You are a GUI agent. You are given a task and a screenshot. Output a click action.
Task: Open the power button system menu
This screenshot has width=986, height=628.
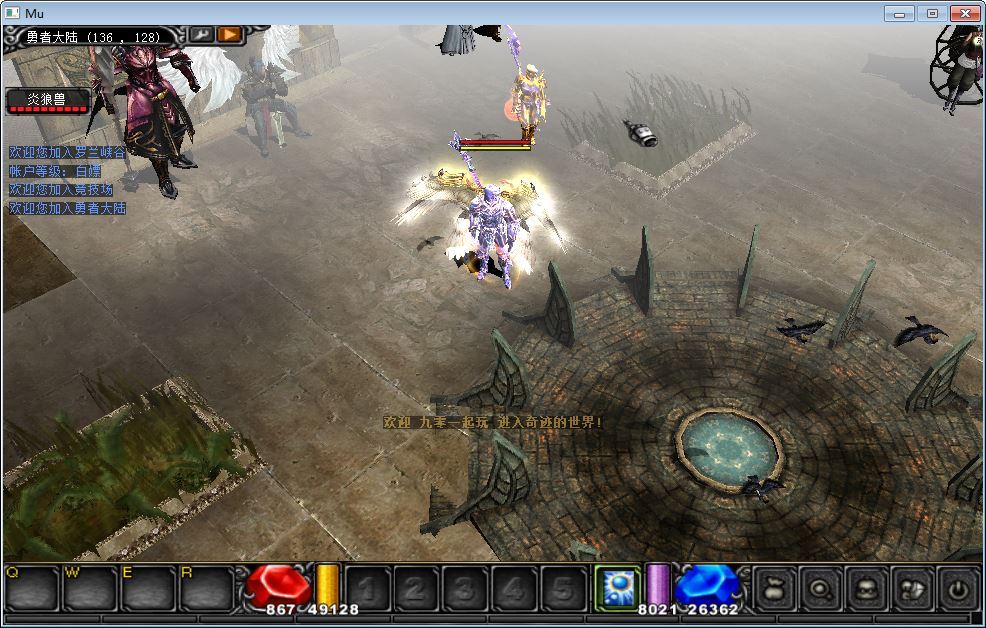point(958,590)
